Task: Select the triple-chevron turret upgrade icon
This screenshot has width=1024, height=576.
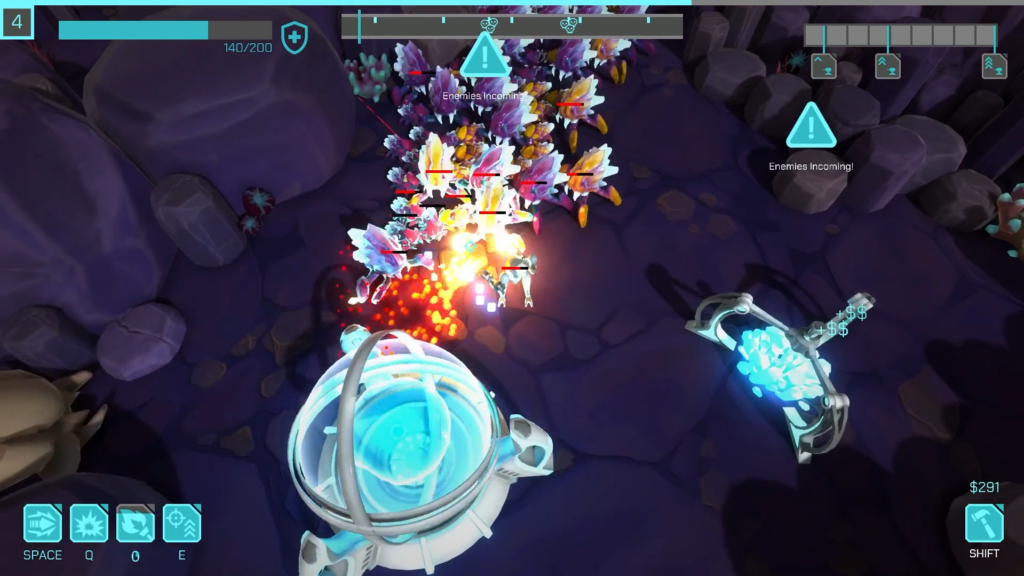Action: (993, 66)
